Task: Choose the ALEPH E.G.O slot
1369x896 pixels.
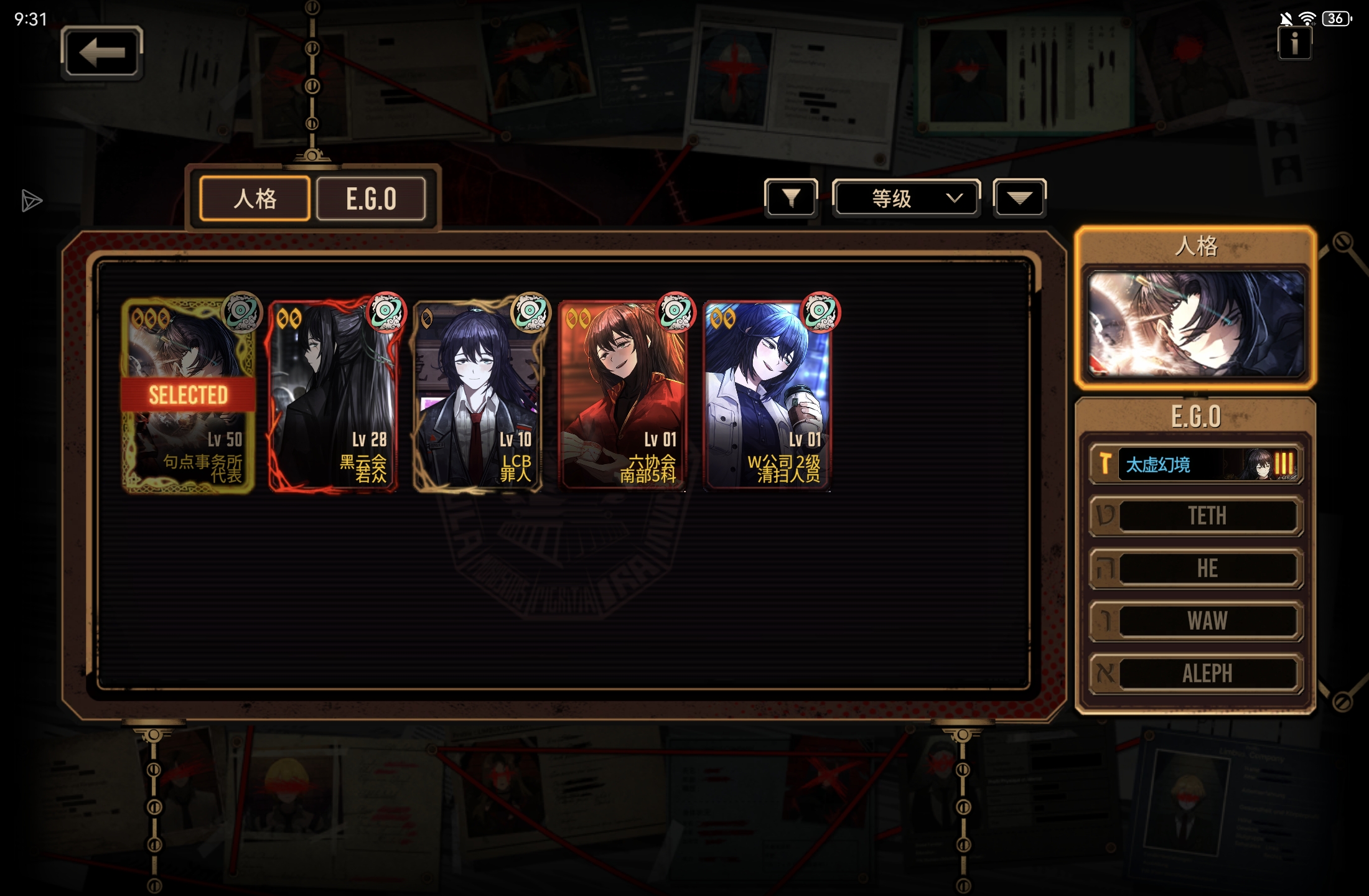Action: tap(1195, 673)
